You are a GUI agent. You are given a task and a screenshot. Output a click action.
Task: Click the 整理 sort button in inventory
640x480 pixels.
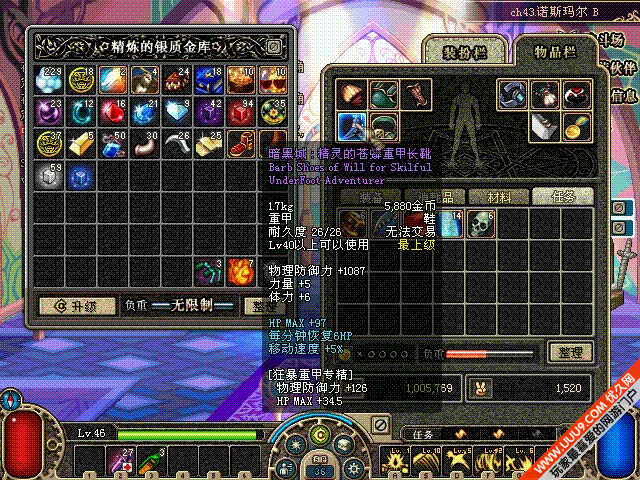pos(571,352)
